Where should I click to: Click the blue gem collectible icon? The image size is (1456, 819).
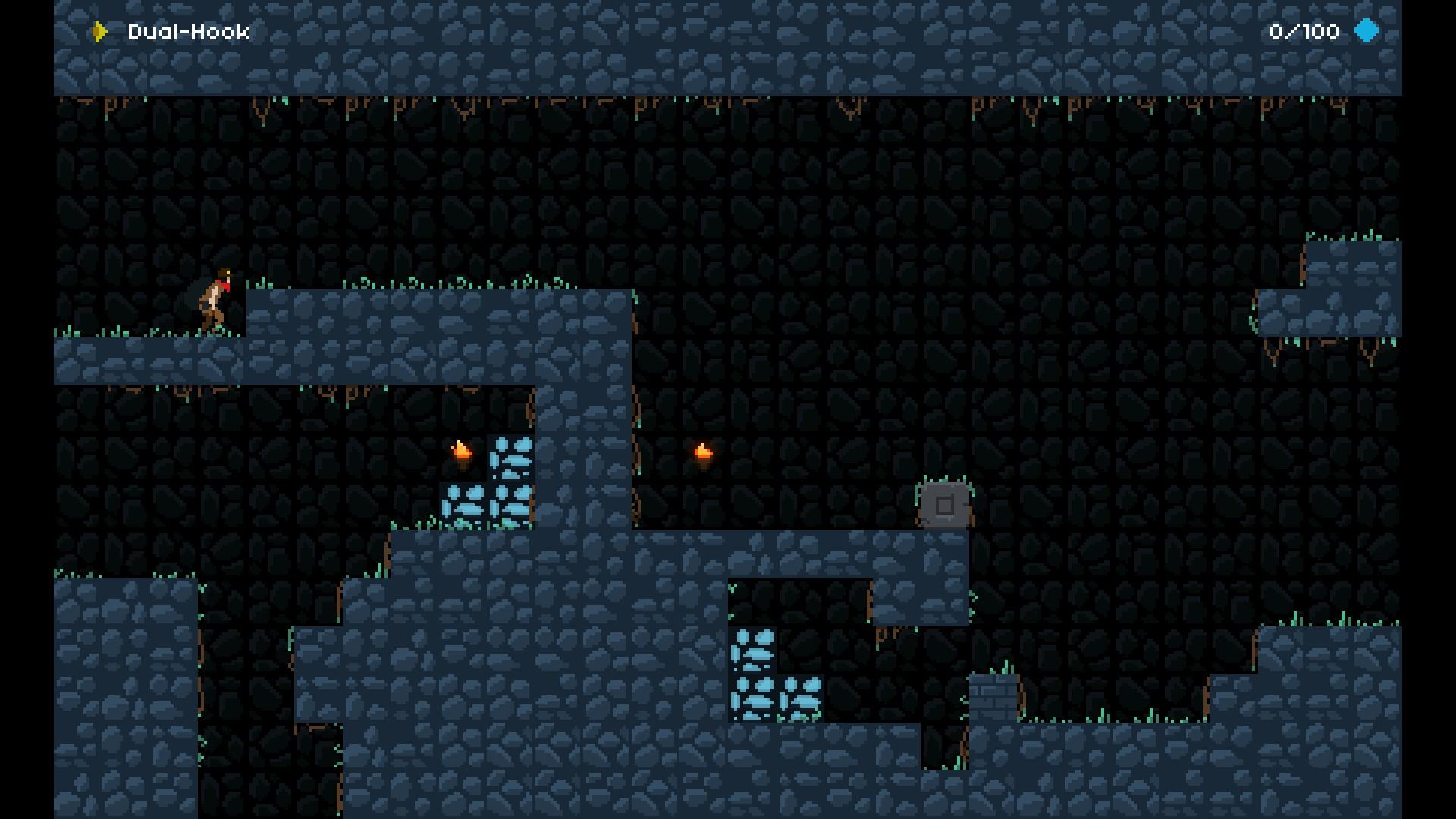1367,31
